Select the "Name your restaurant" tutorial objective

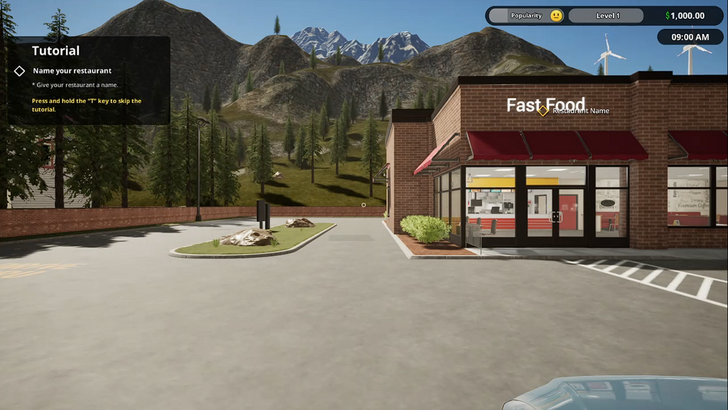point(72,71)
